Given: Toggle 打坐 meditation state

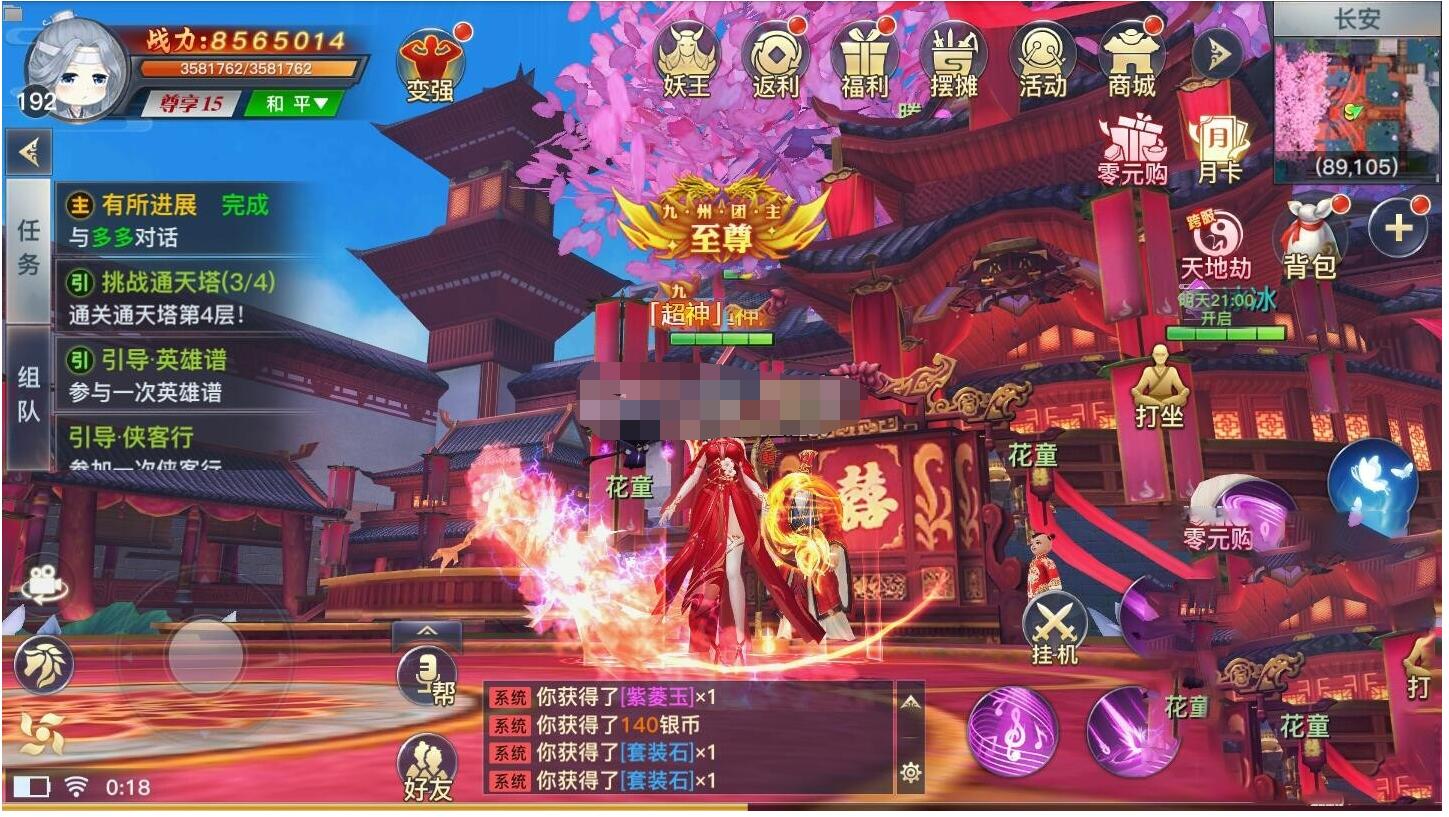Looking at the screenshot, I should tap(1159, 380).
